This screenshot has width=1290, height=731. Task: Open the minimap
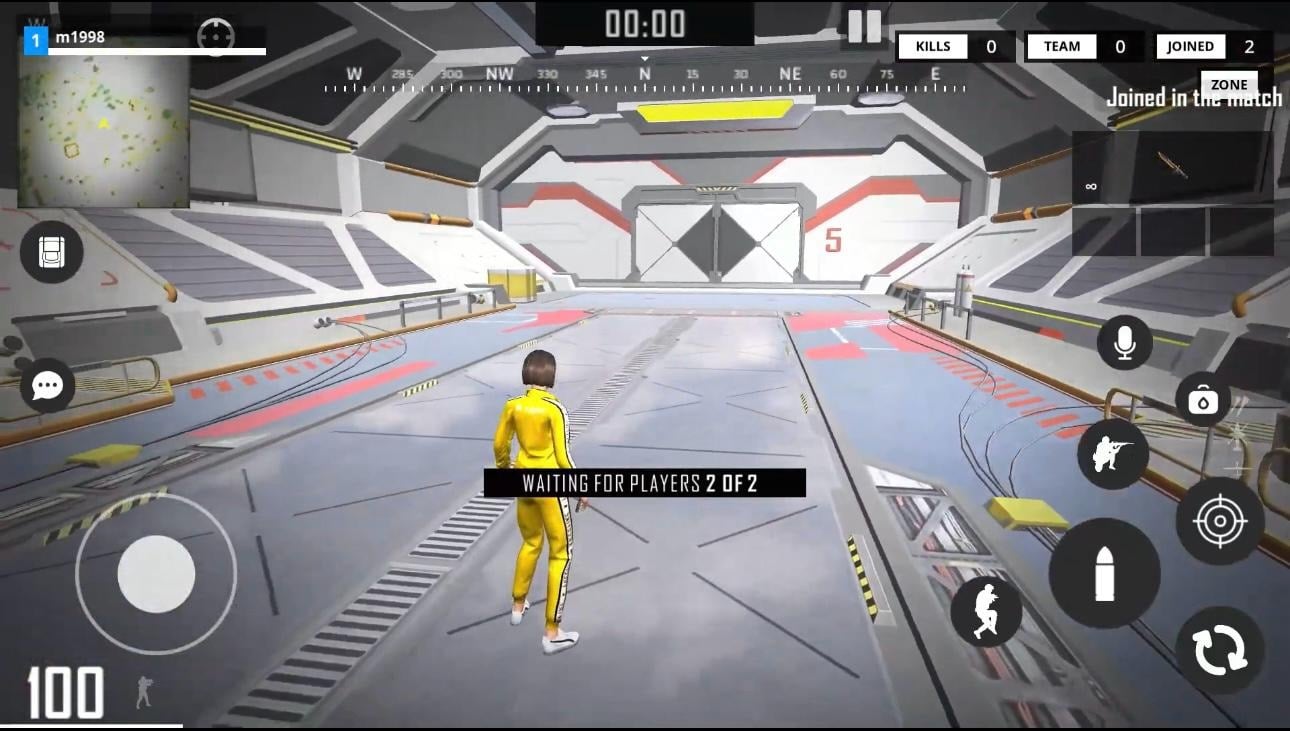[x=103, y=126]
